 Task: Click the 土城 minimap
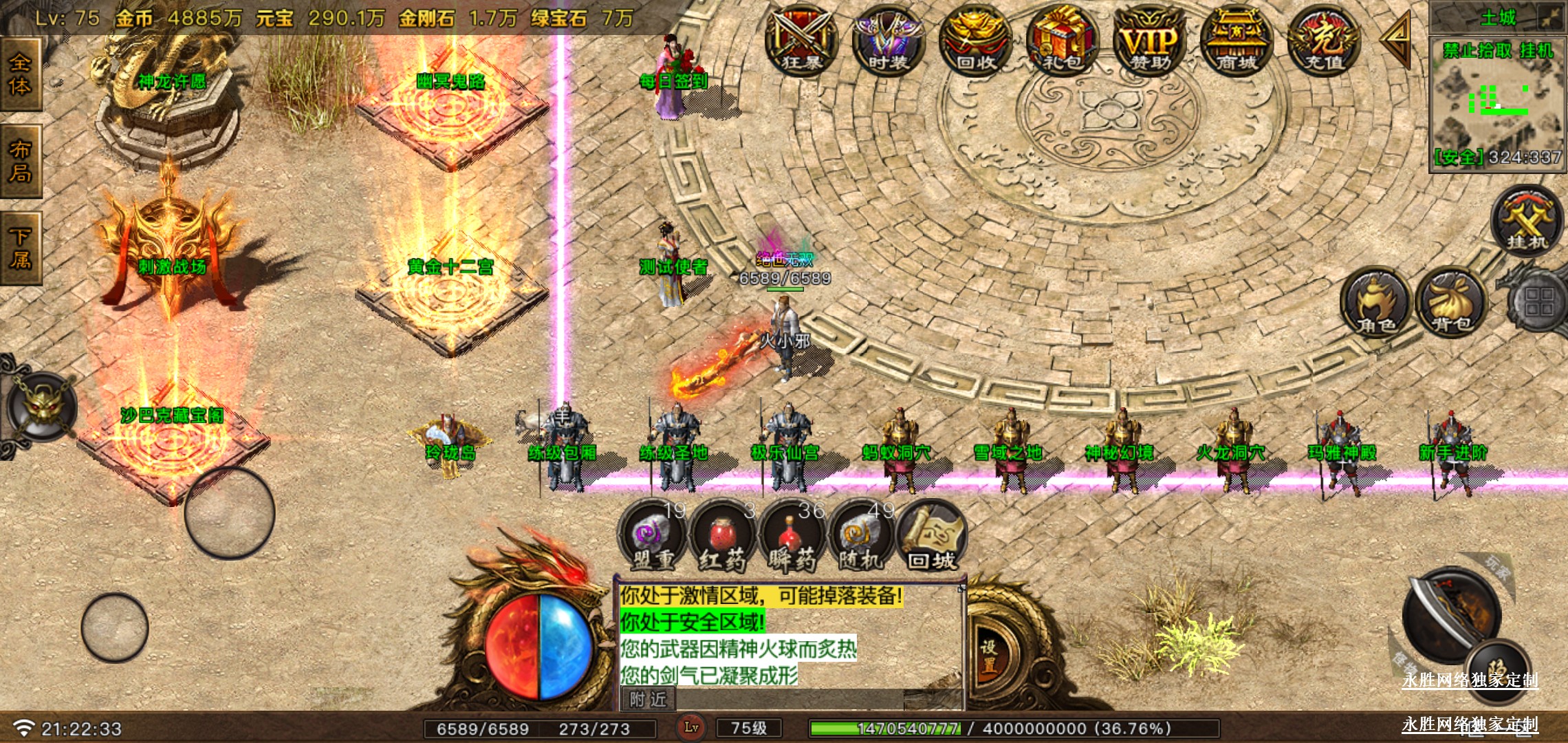1496,103
